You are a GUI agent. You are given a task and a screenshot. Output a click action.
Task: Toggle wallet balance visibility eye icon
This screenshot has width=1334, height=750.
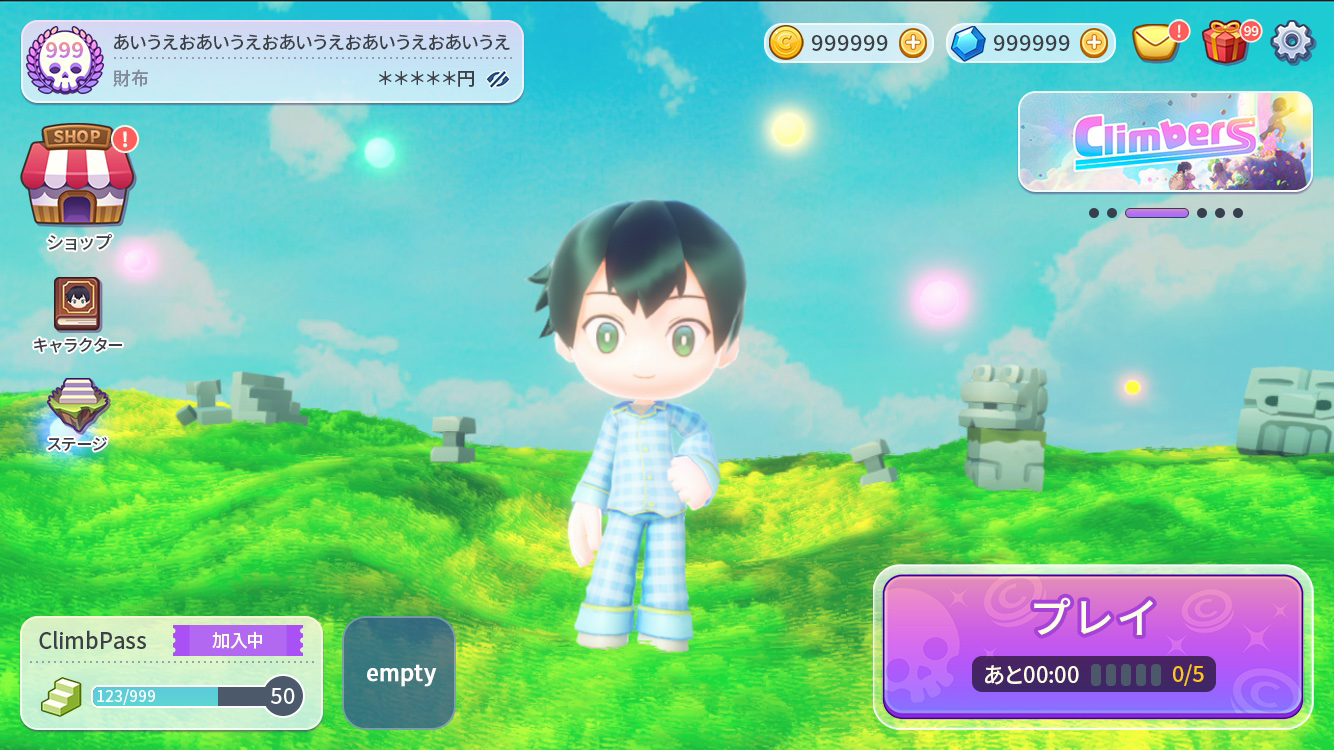(x=498, y=79)
